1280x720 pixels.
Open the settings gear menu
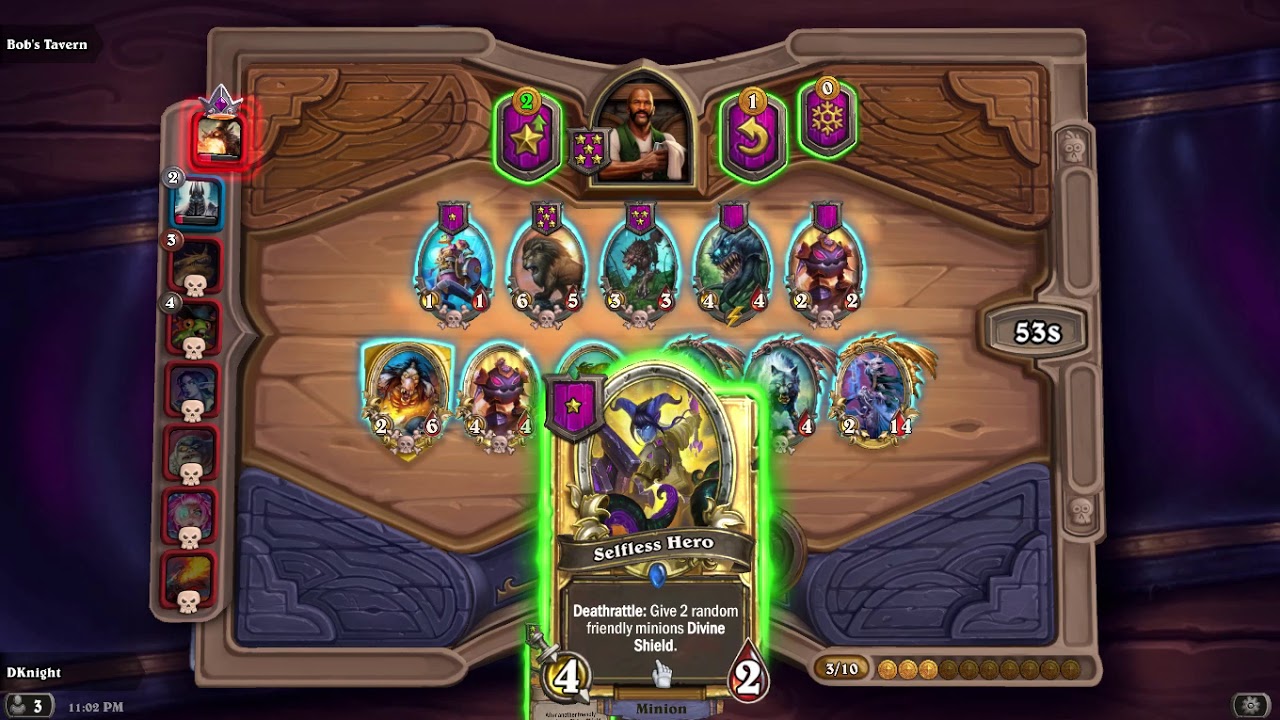[x=1250, y=705]
